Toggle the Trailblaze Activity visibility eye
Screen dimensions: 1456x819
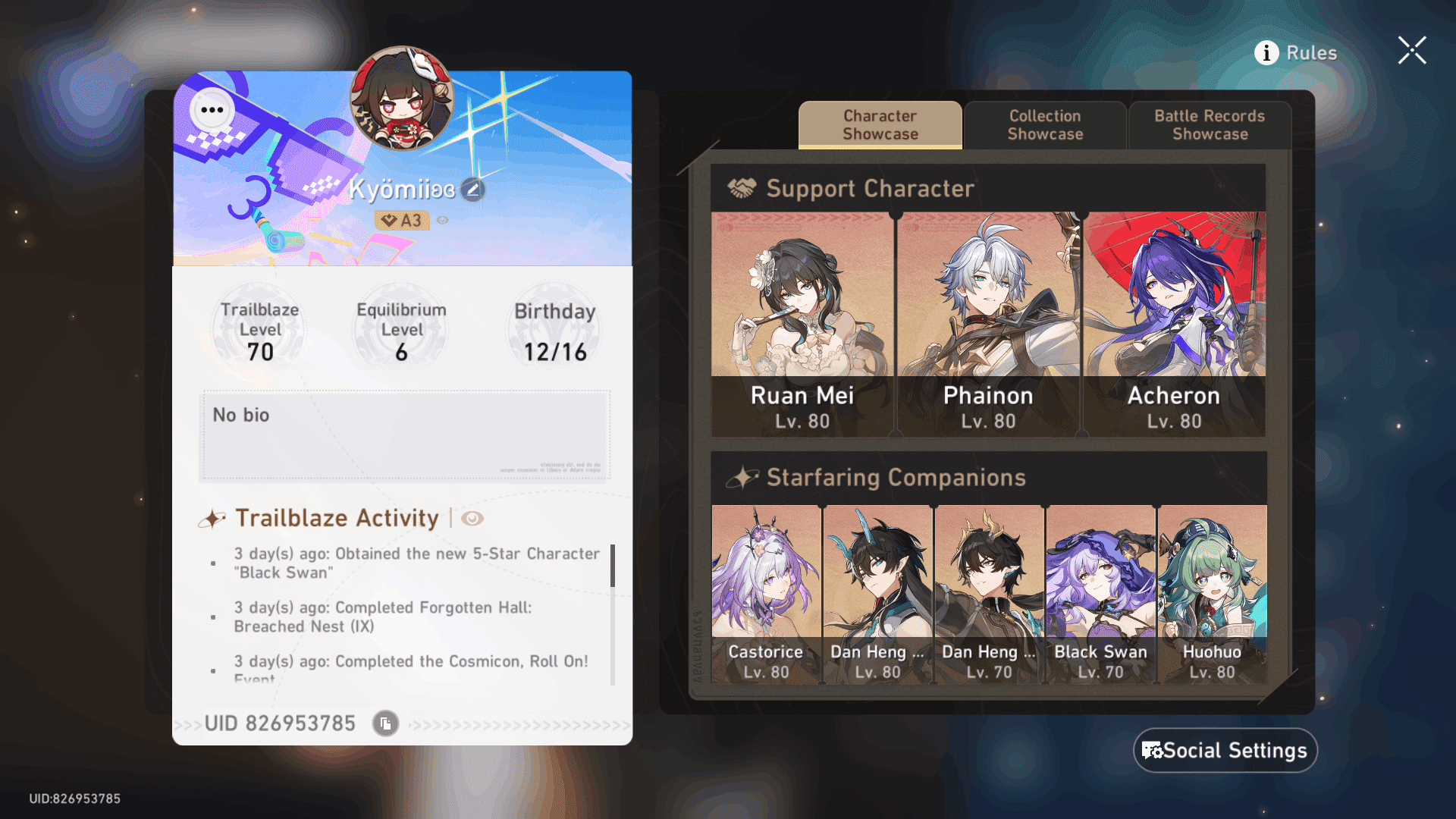(x=473, y=519)
